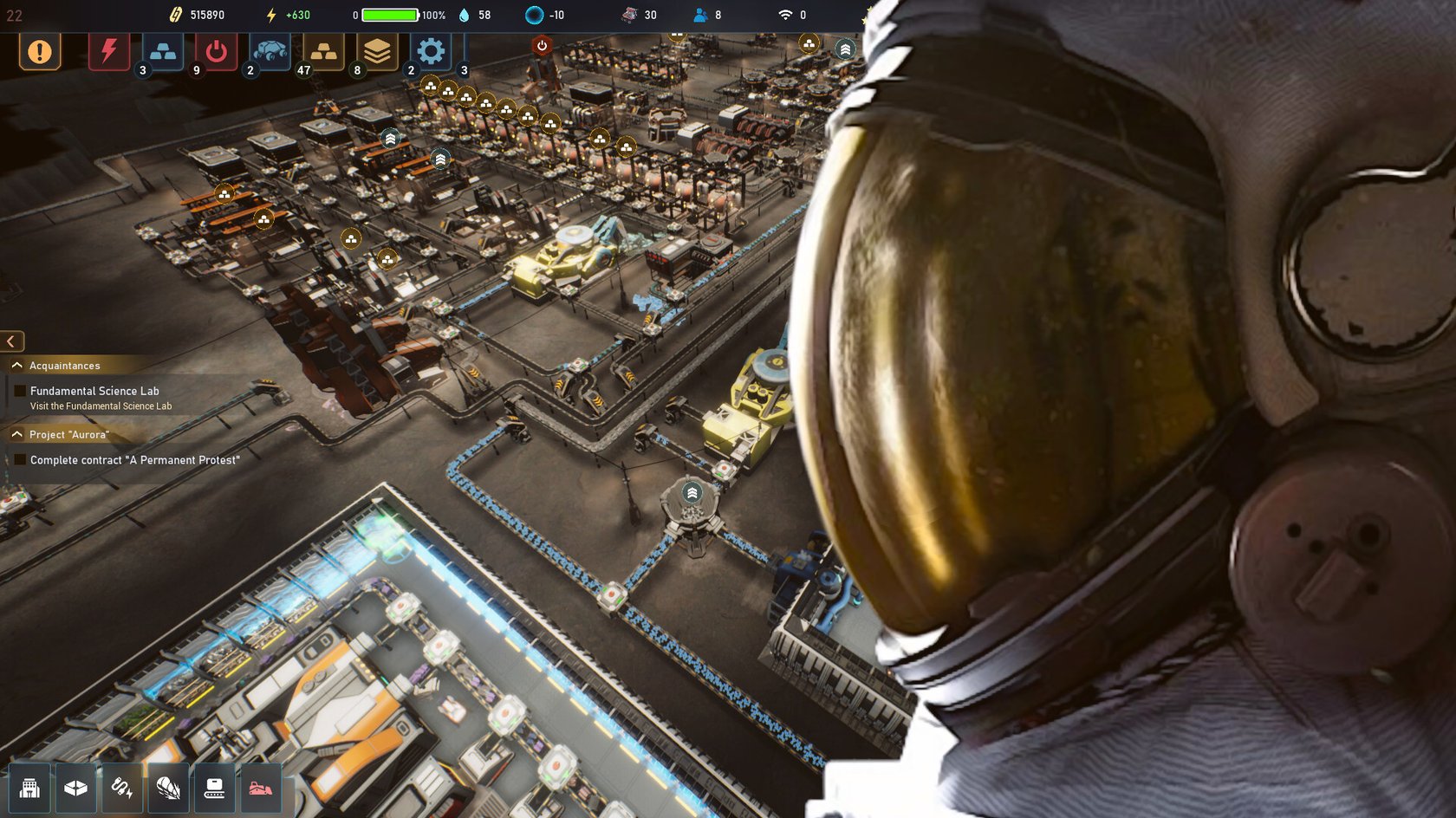Viewport: 1456px width, 818px height.
Task: Select the "A Permanent Protest" contract objective
Action: point(134,460)
